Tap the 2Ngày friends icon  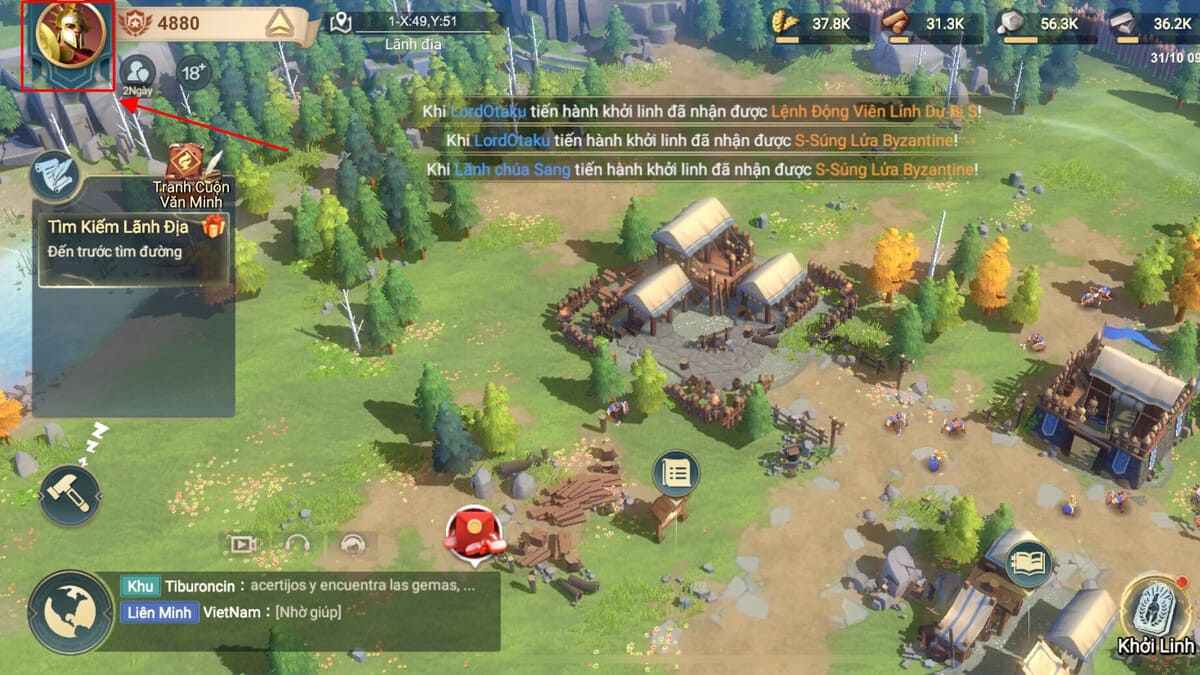[138, 73]
